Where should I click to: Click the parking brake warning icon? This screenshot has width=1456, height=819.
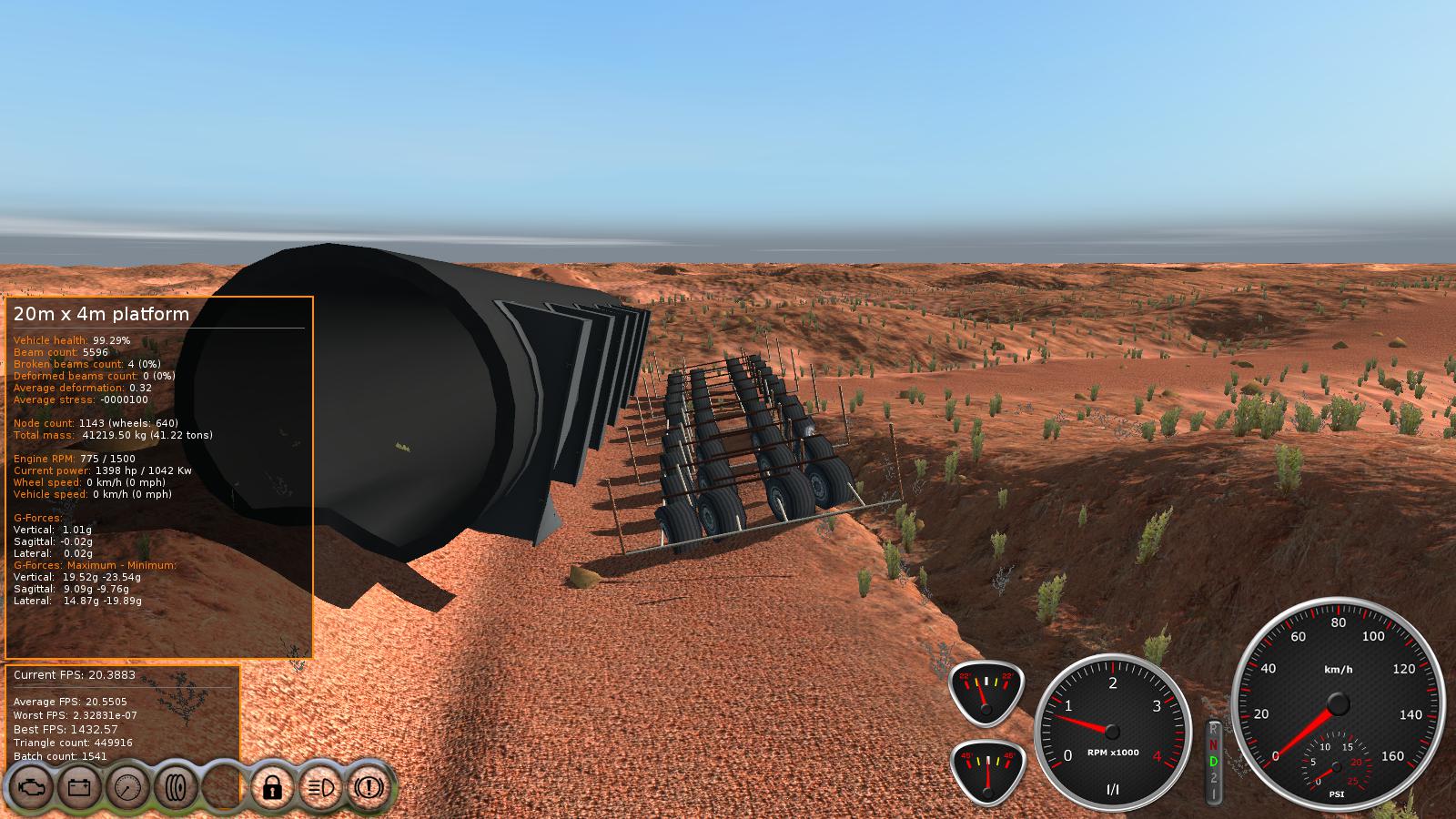[369, 786]
